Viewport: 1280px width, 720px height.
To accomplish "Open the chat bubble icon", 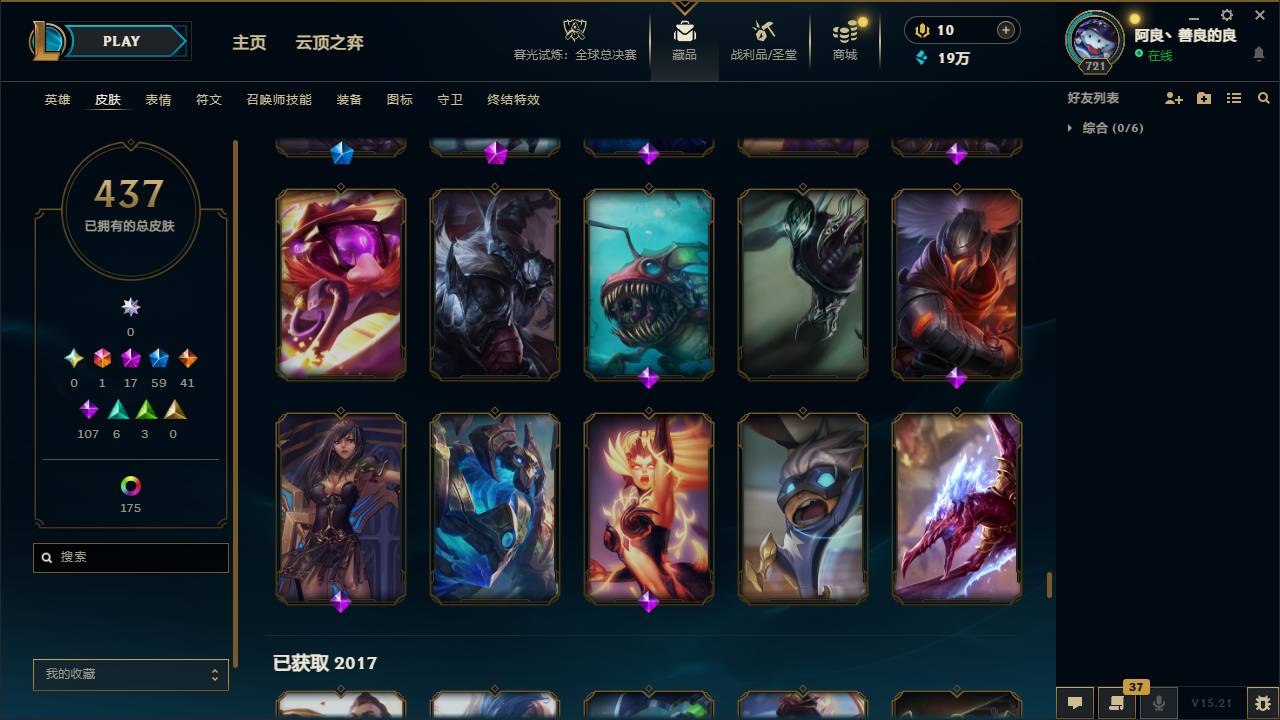I will tap(1075, 703).
